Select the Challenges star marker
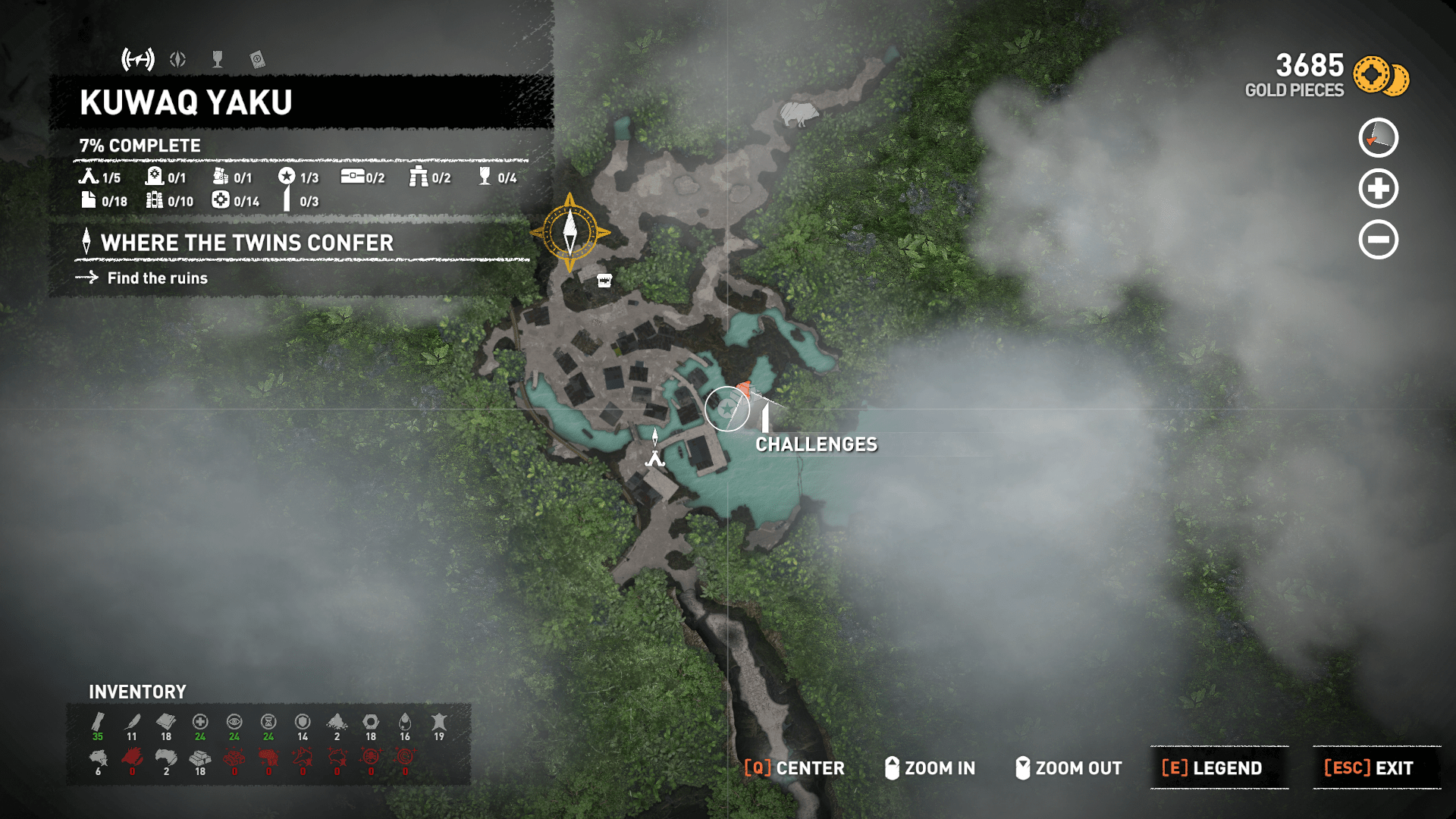1456x819 pixels. coord(726,409)
